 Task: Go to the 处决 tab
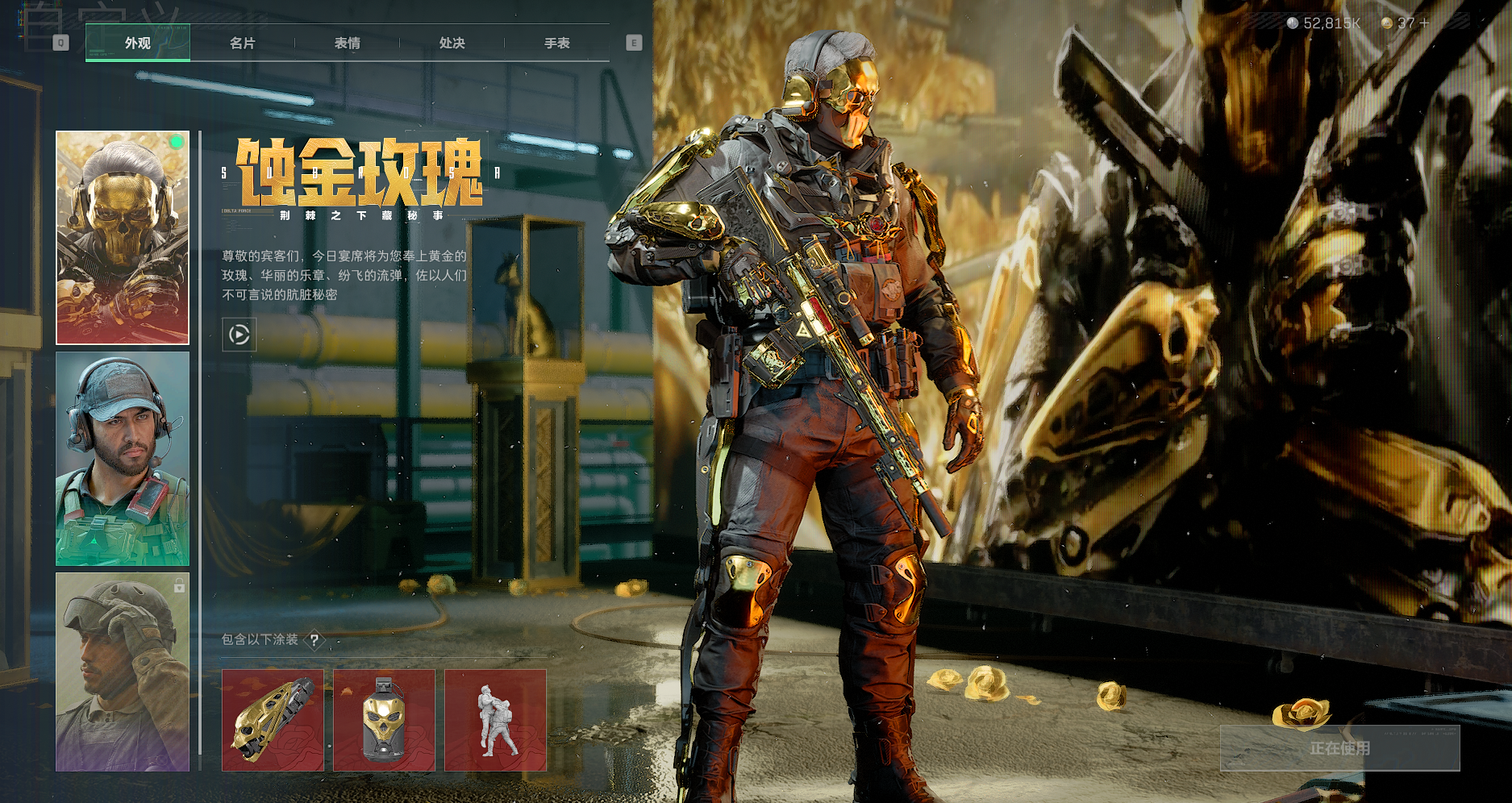coord(452,43)
